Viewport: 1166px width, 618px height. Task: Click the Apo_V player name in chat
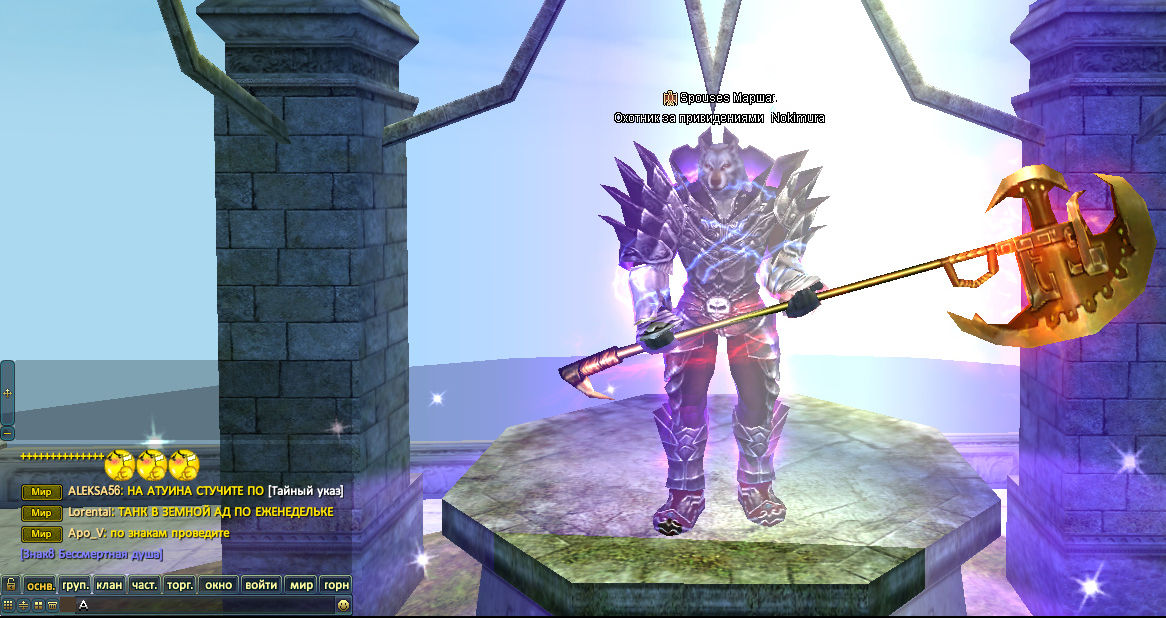(86, 533)
